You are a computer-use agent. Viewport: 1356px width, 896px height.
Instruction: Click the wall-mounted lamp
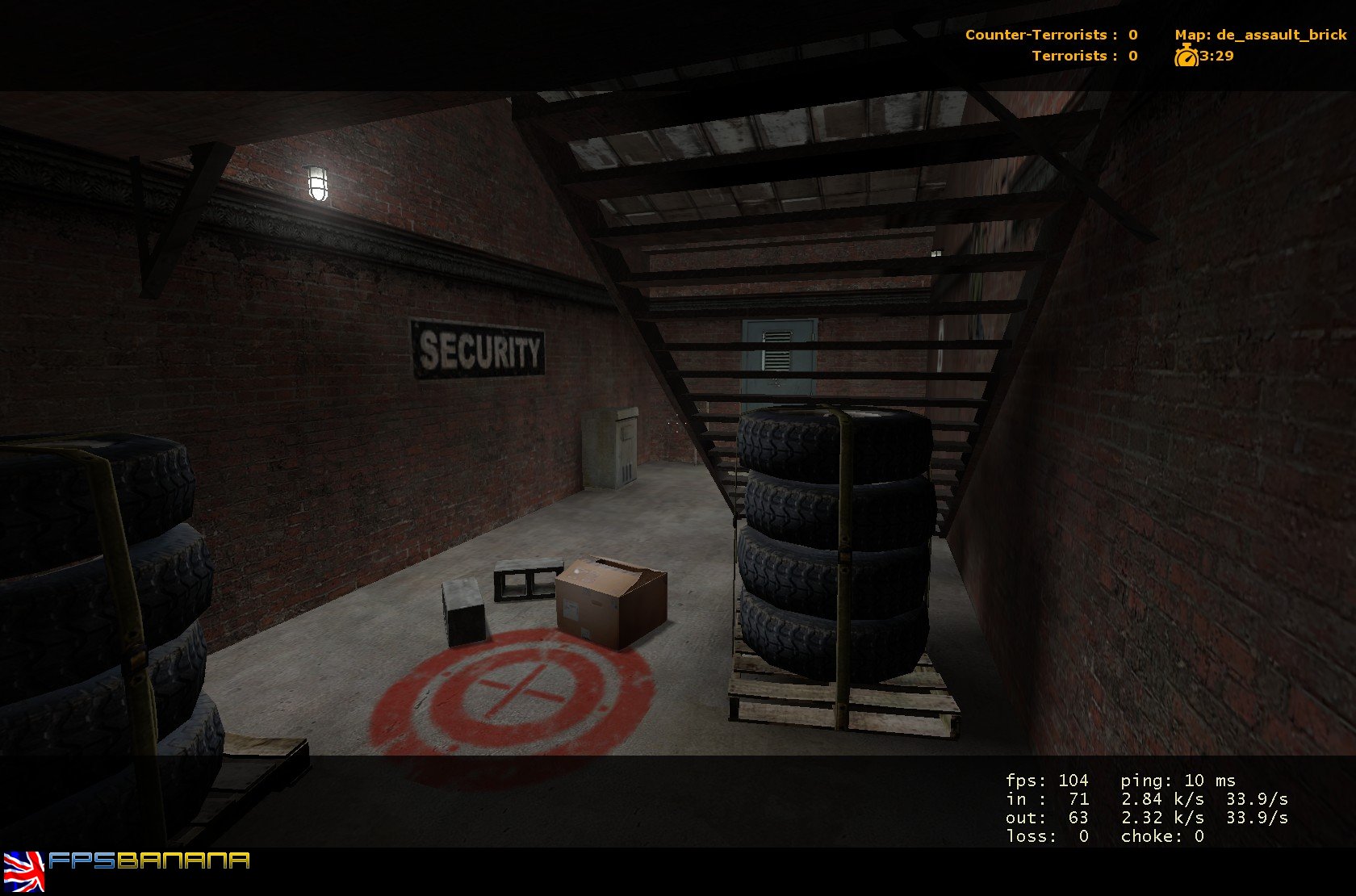(316, 186)
